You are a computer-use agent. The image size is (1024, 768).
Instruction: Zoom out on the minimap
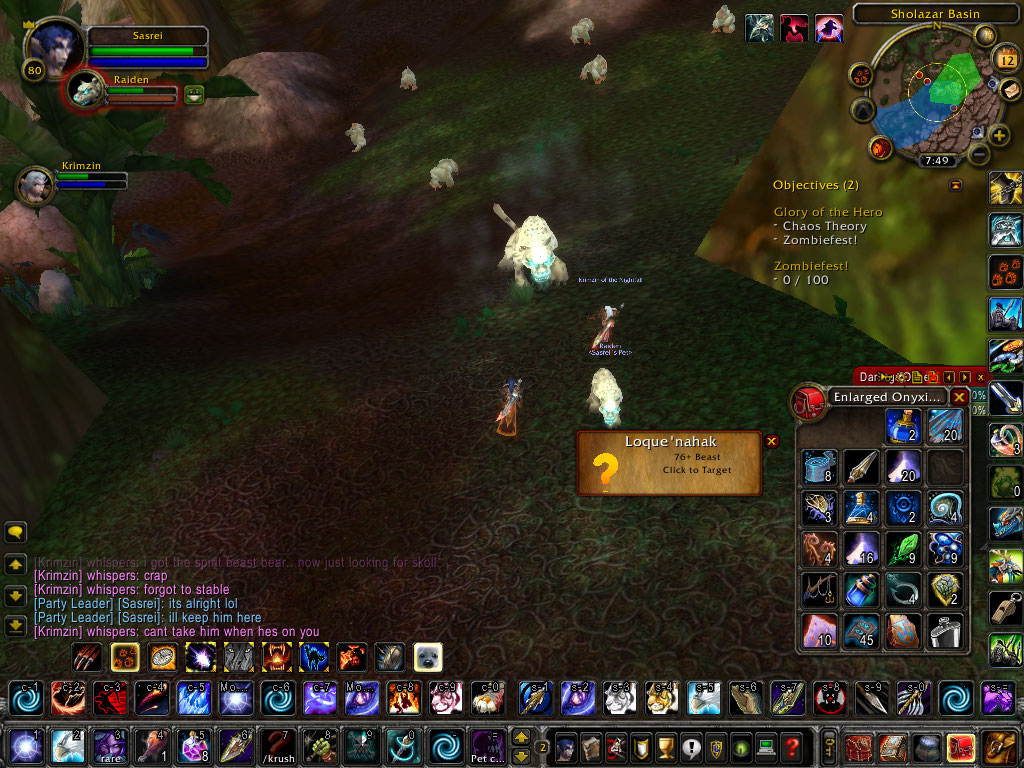979,155
